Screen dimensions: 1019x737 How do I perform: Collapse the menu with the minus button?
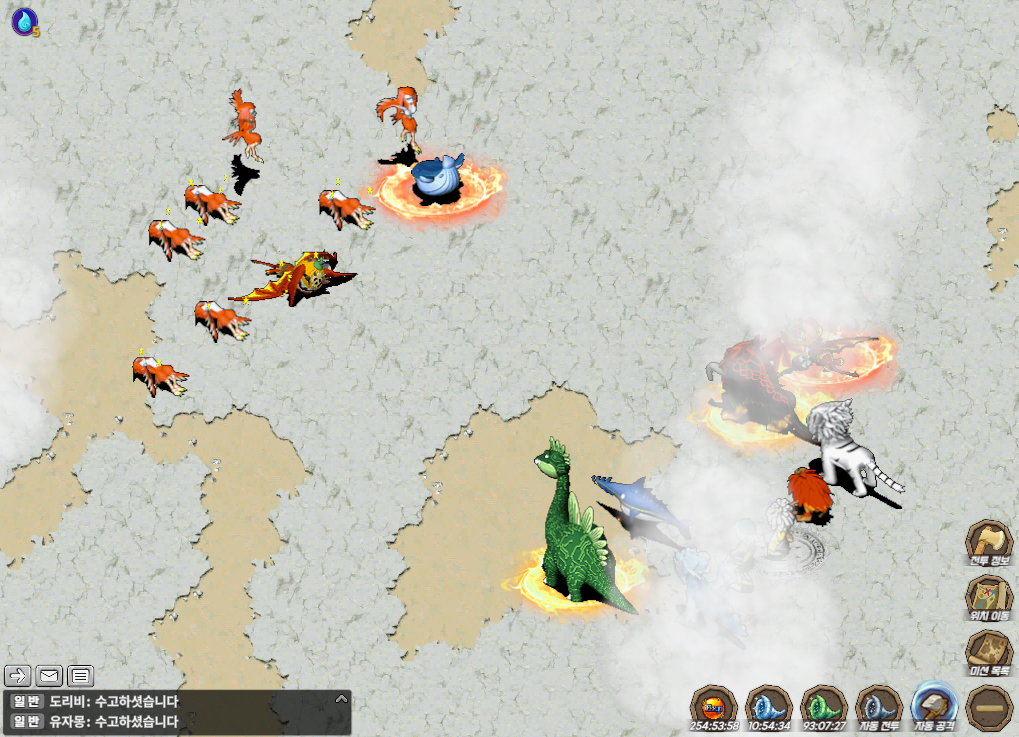click(x=989, y=708)
